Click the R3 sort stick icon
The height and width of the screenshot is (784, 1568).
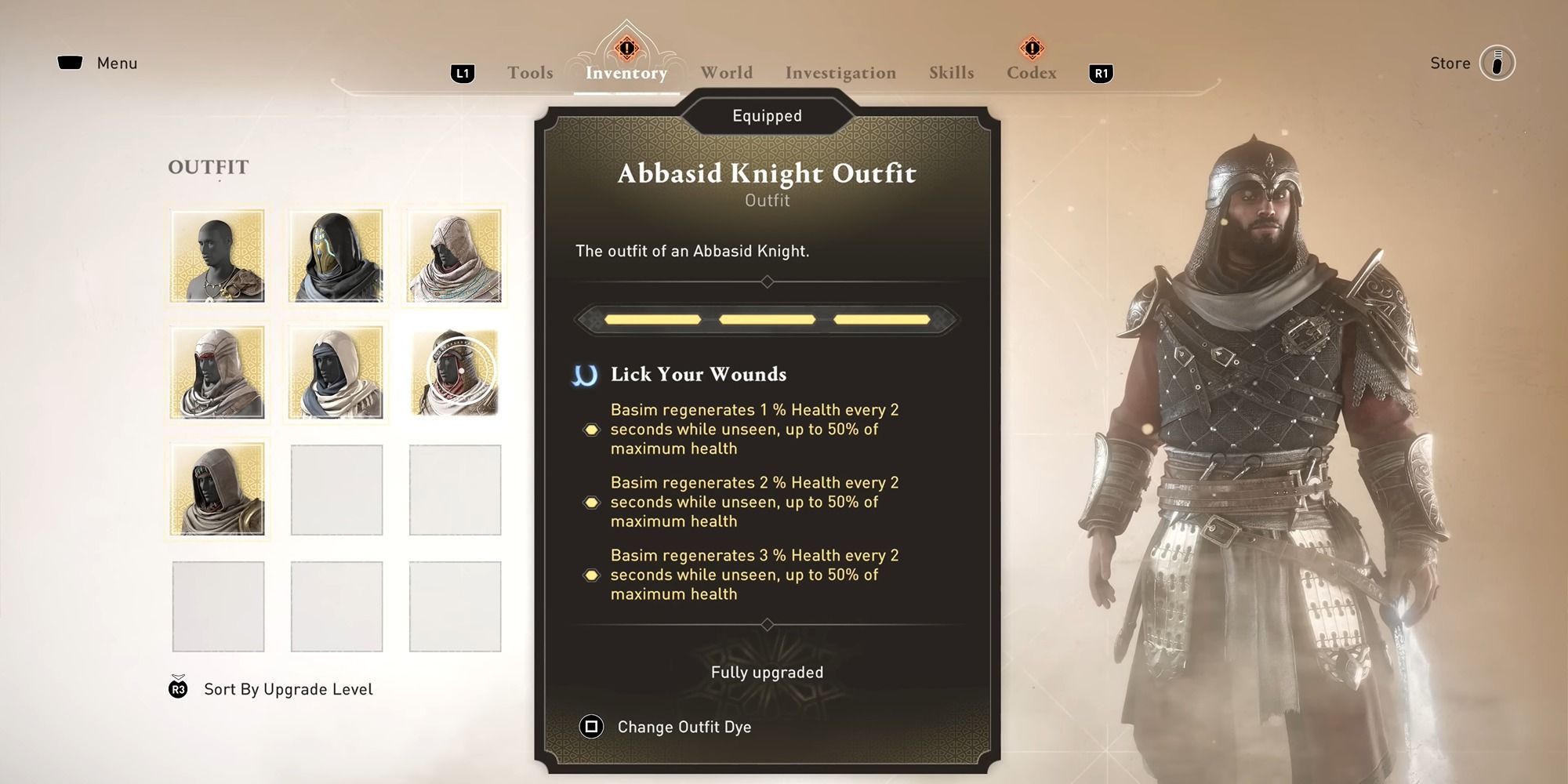coord(179,689)
